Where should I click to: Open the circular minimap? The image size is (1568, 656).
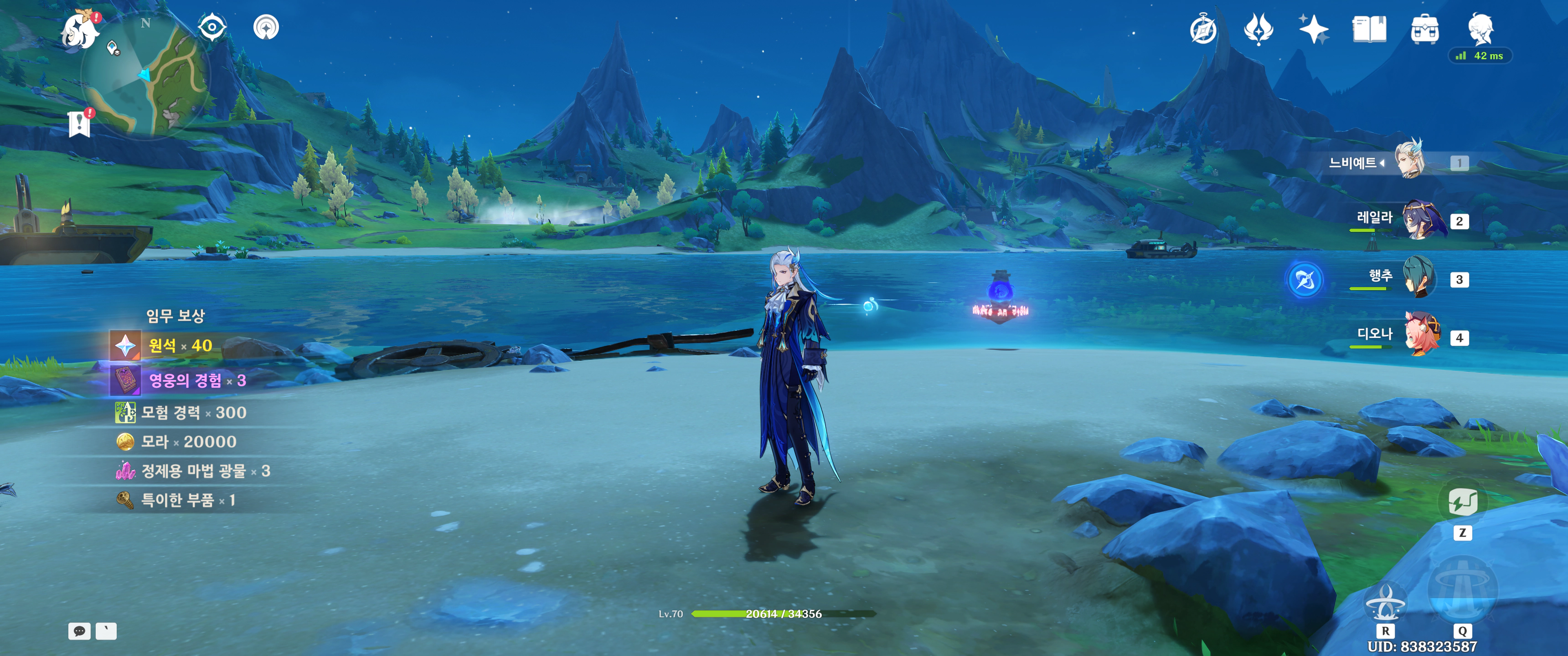pyautogui.click(x=146, y=76)
